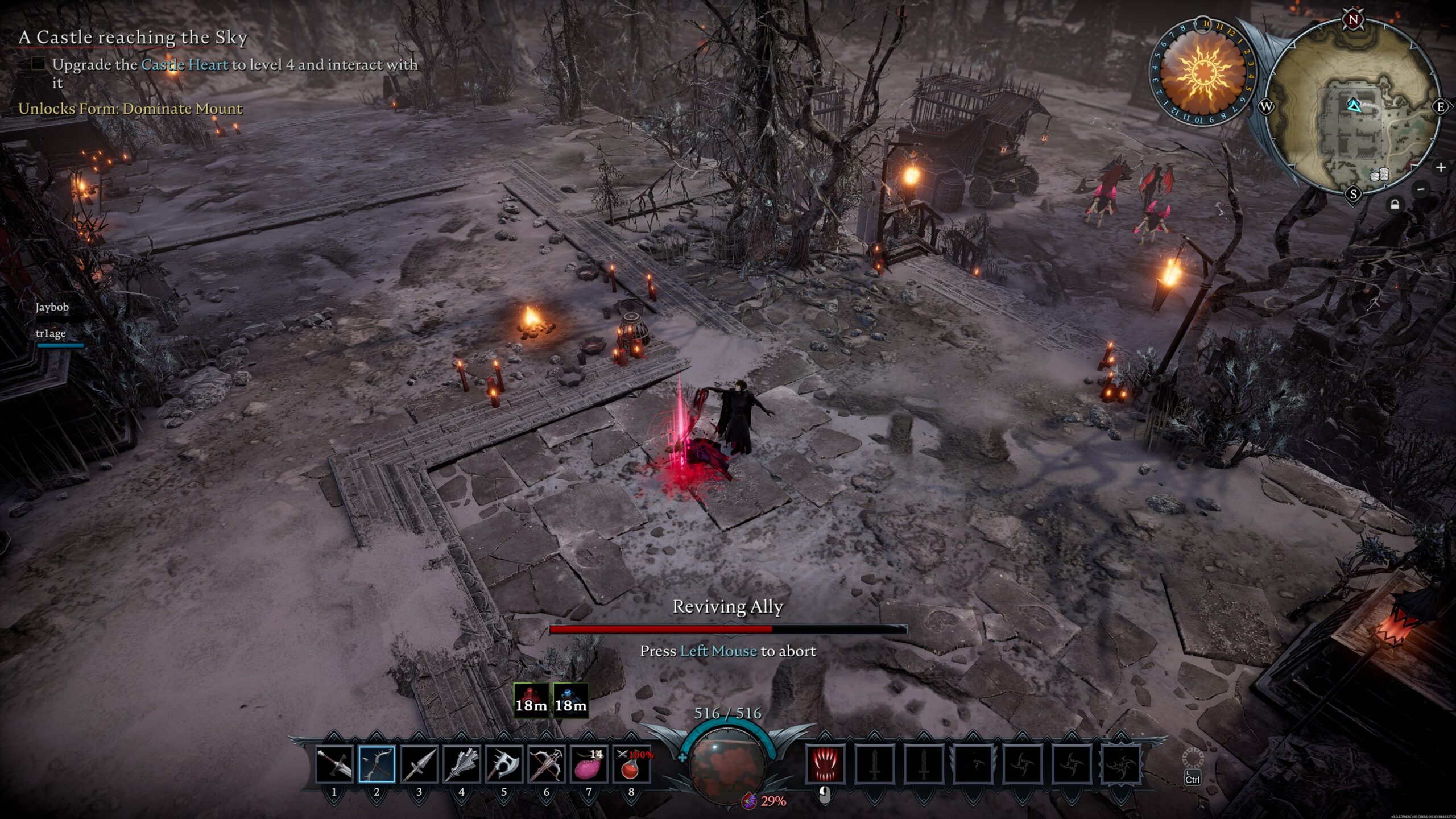The height and width of the screenshot is (819, 1456).
Task: Toggle the minimap rotation lock
Action: (1395, 204)
